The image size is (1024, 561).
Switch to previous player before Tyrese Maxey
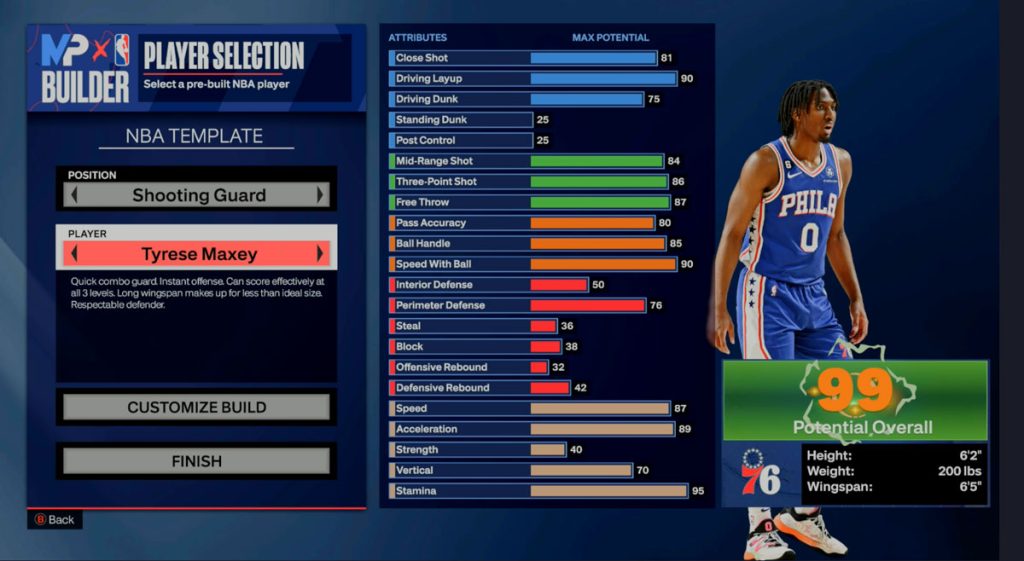(x=72, y=254)
